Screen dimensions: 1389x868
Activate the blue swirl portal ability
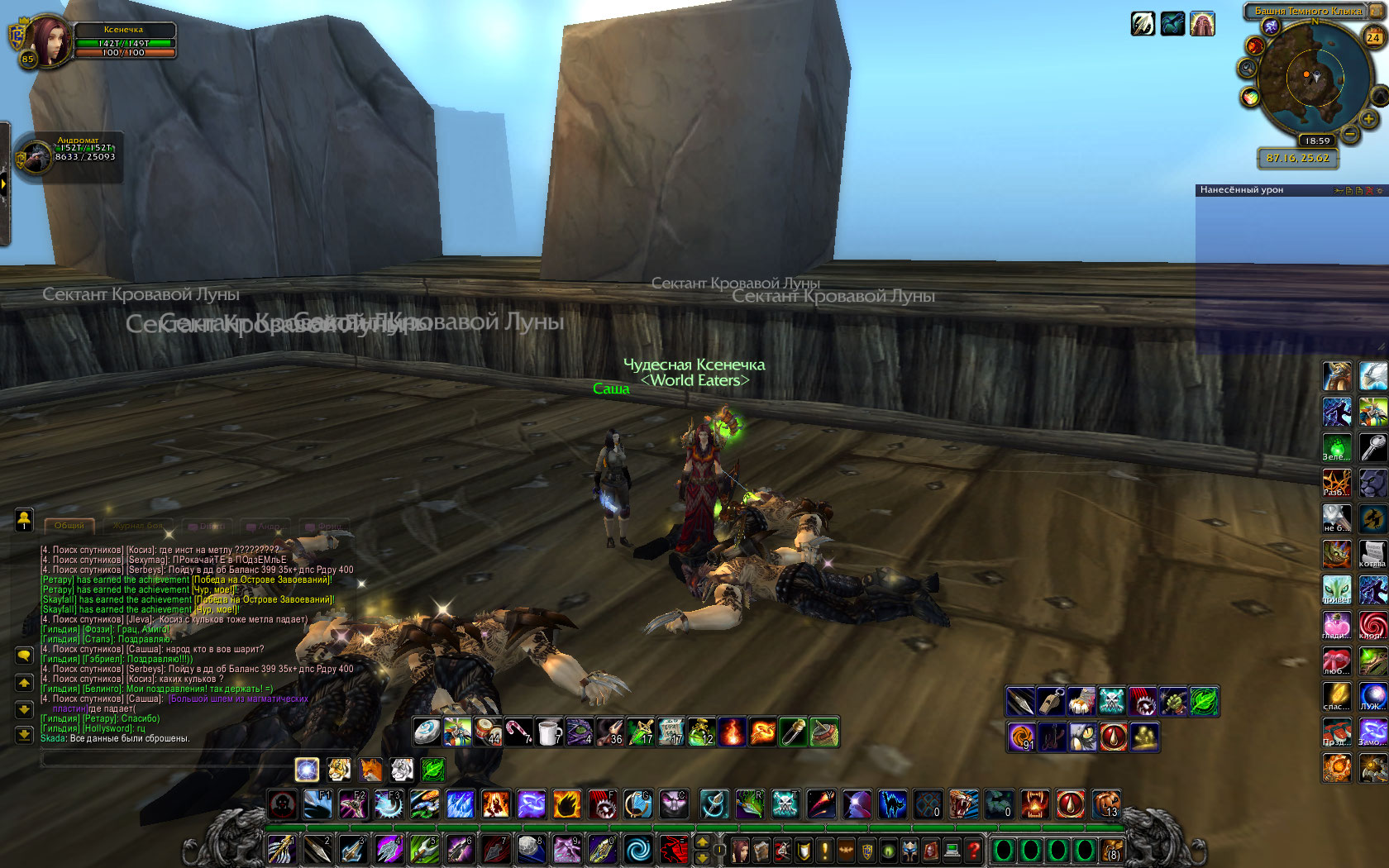pos(637,849)
